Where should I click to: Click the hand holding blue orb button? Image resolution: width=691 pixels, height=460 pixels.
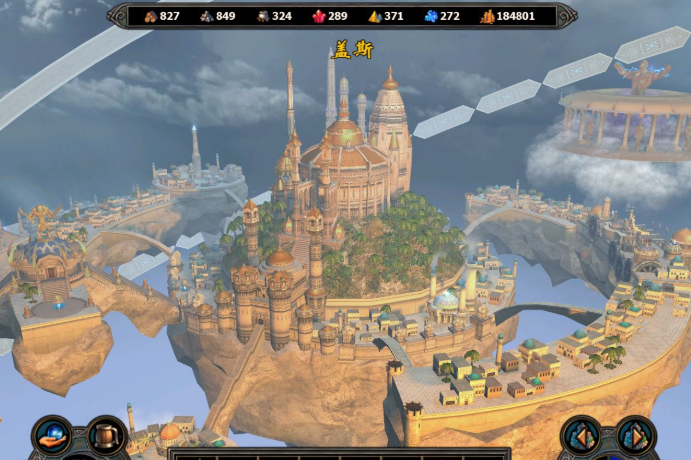pyautogui.click(x=52, y=435)
